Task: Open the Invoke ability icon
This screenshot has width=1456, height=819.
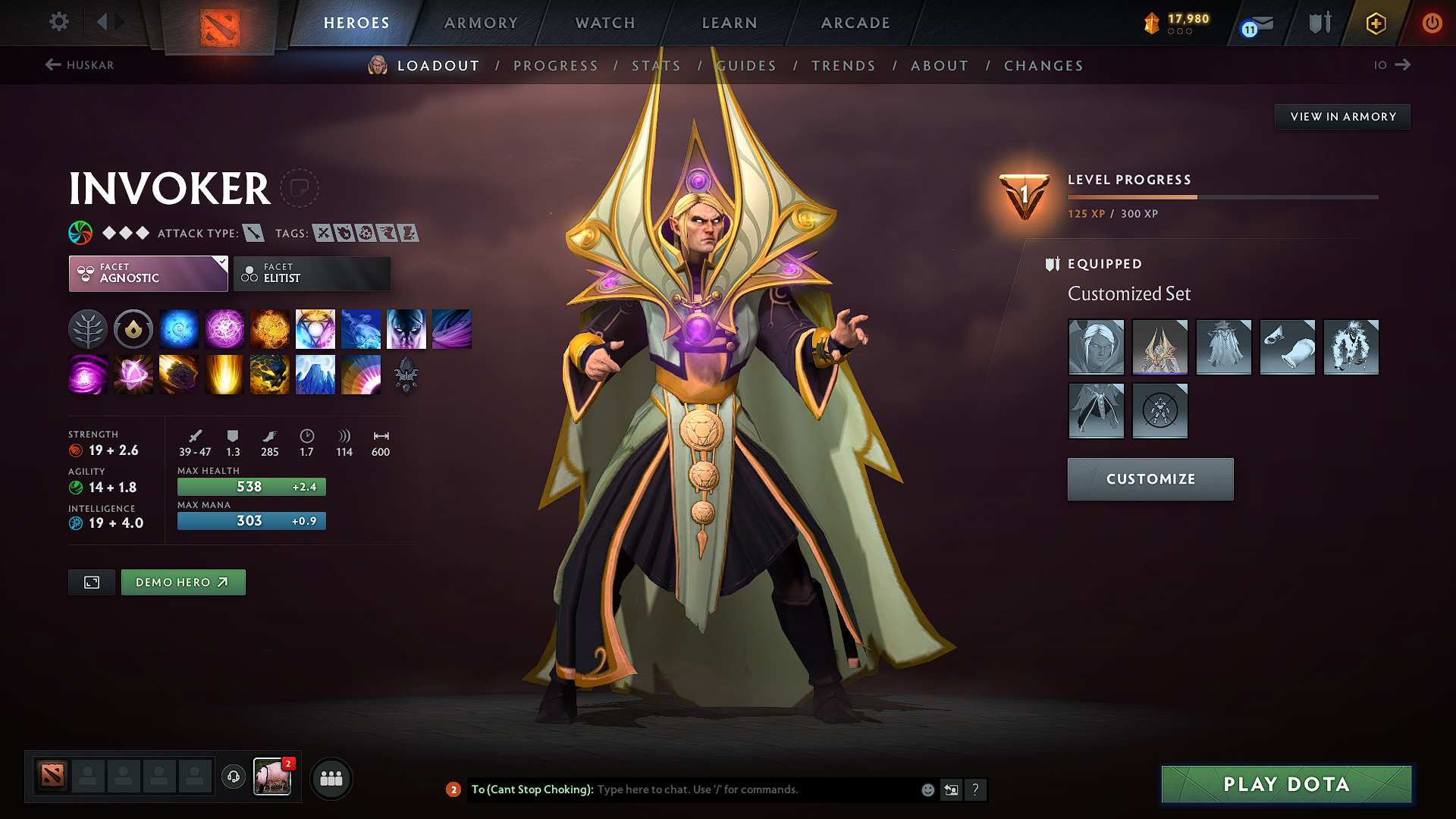Action: pyautogui.click(x=315, y=328)
